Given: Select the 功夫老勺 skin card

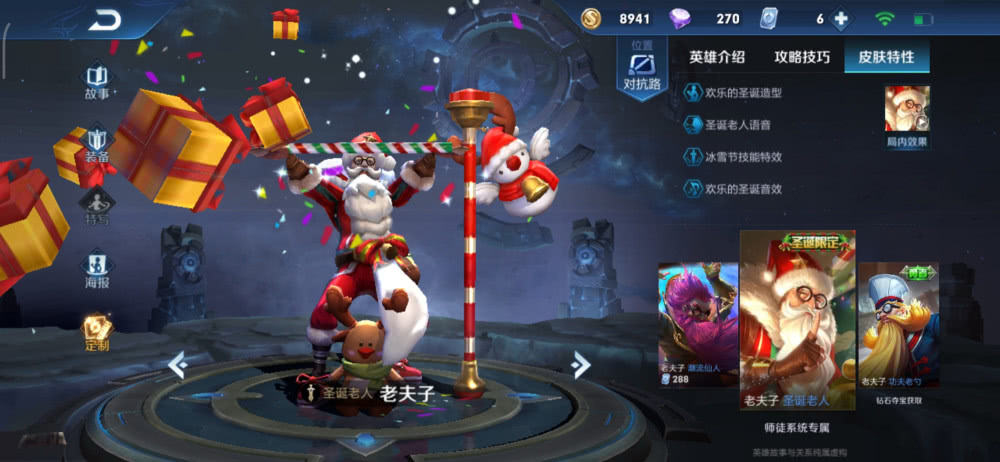Looking at the screenshot, I should (x=899, y=325).
